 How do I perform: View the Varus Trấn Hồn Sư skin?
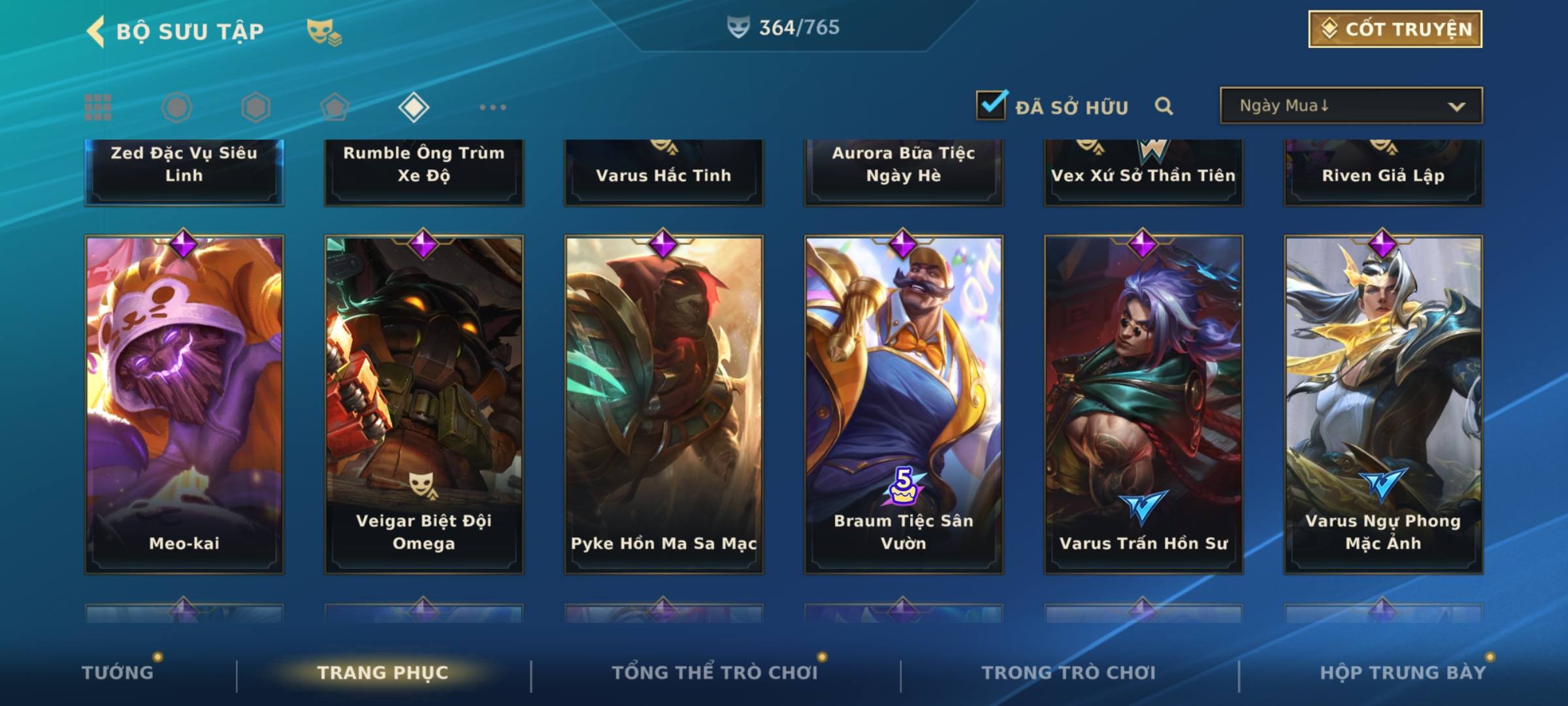(1143, 404)
